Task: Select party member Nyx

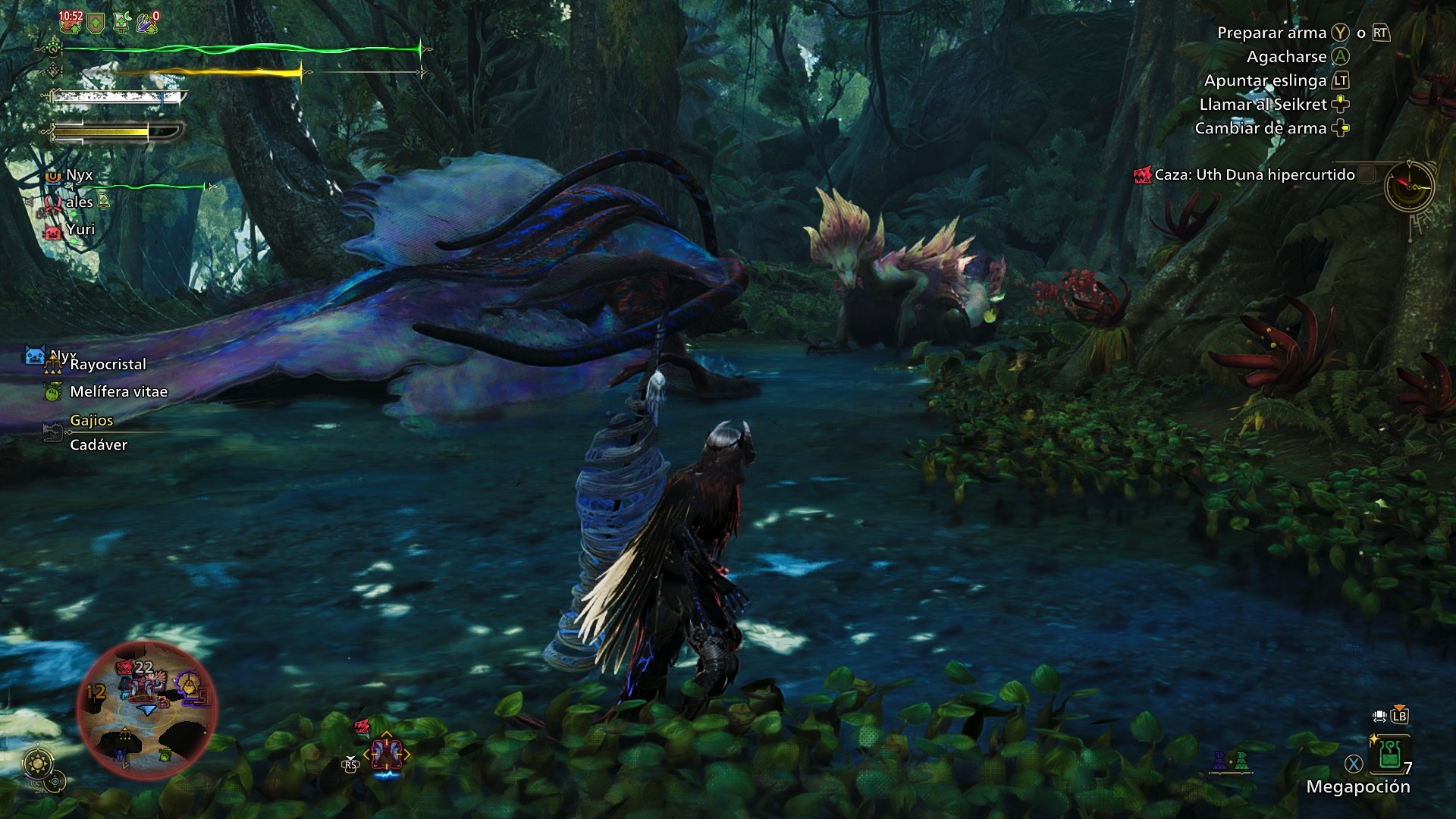Action: [x=79, y=175]
